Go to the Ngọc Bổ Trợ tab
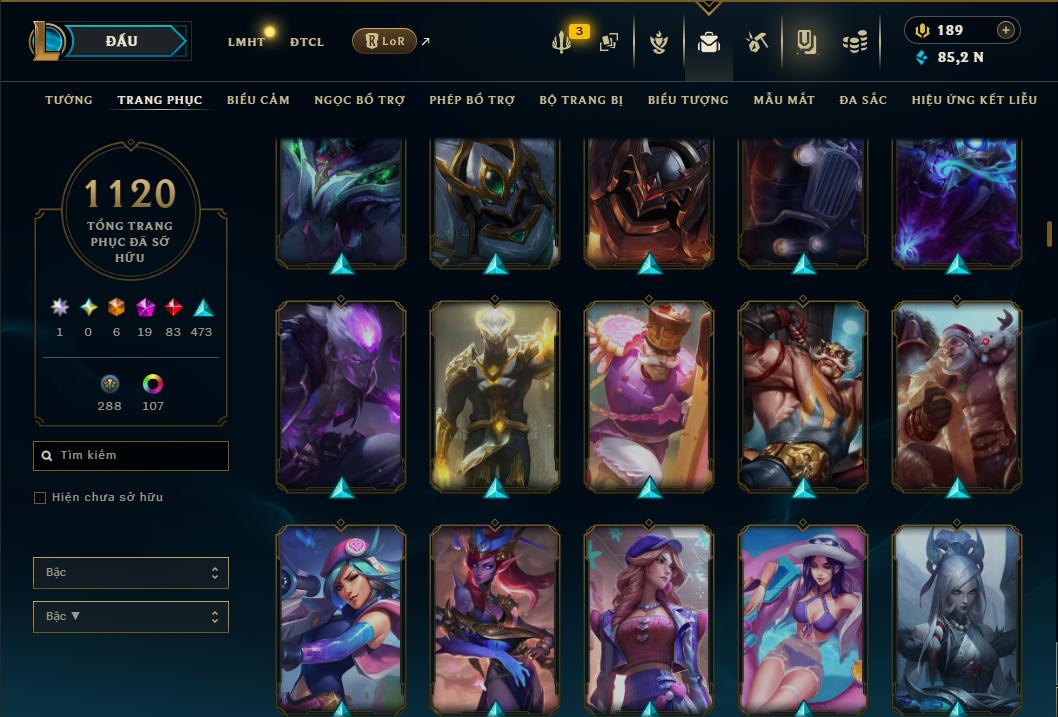 pos(359,100)
